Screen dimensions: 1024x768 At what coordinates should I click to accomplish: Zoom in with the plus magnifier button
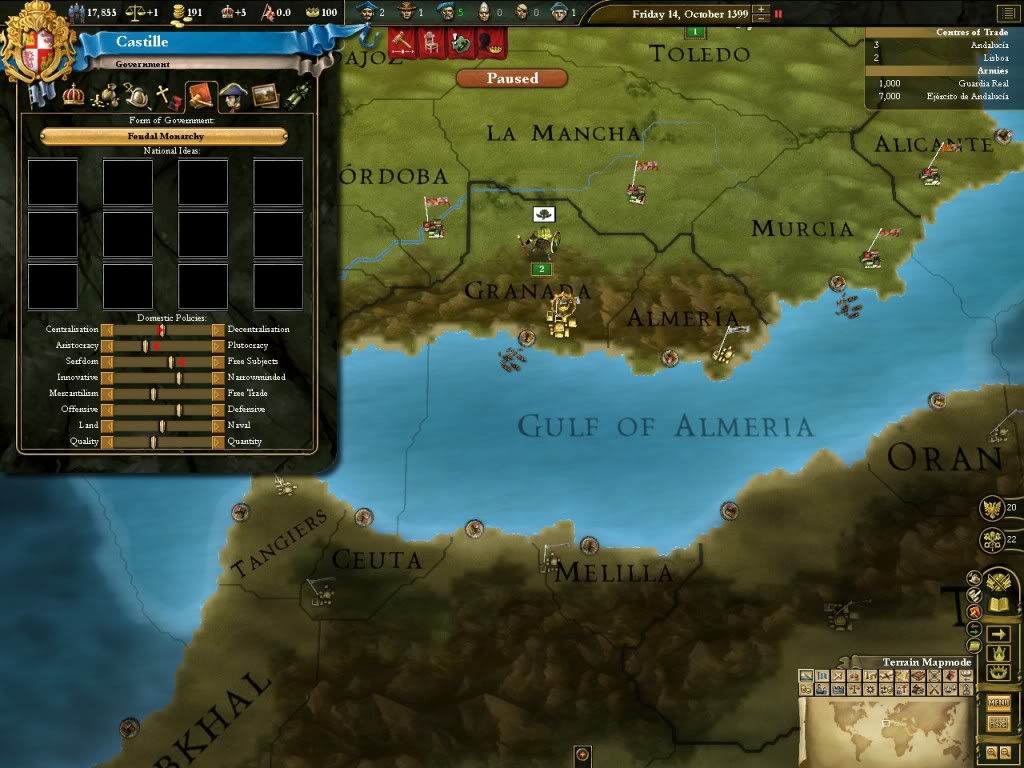click(990, 751)
